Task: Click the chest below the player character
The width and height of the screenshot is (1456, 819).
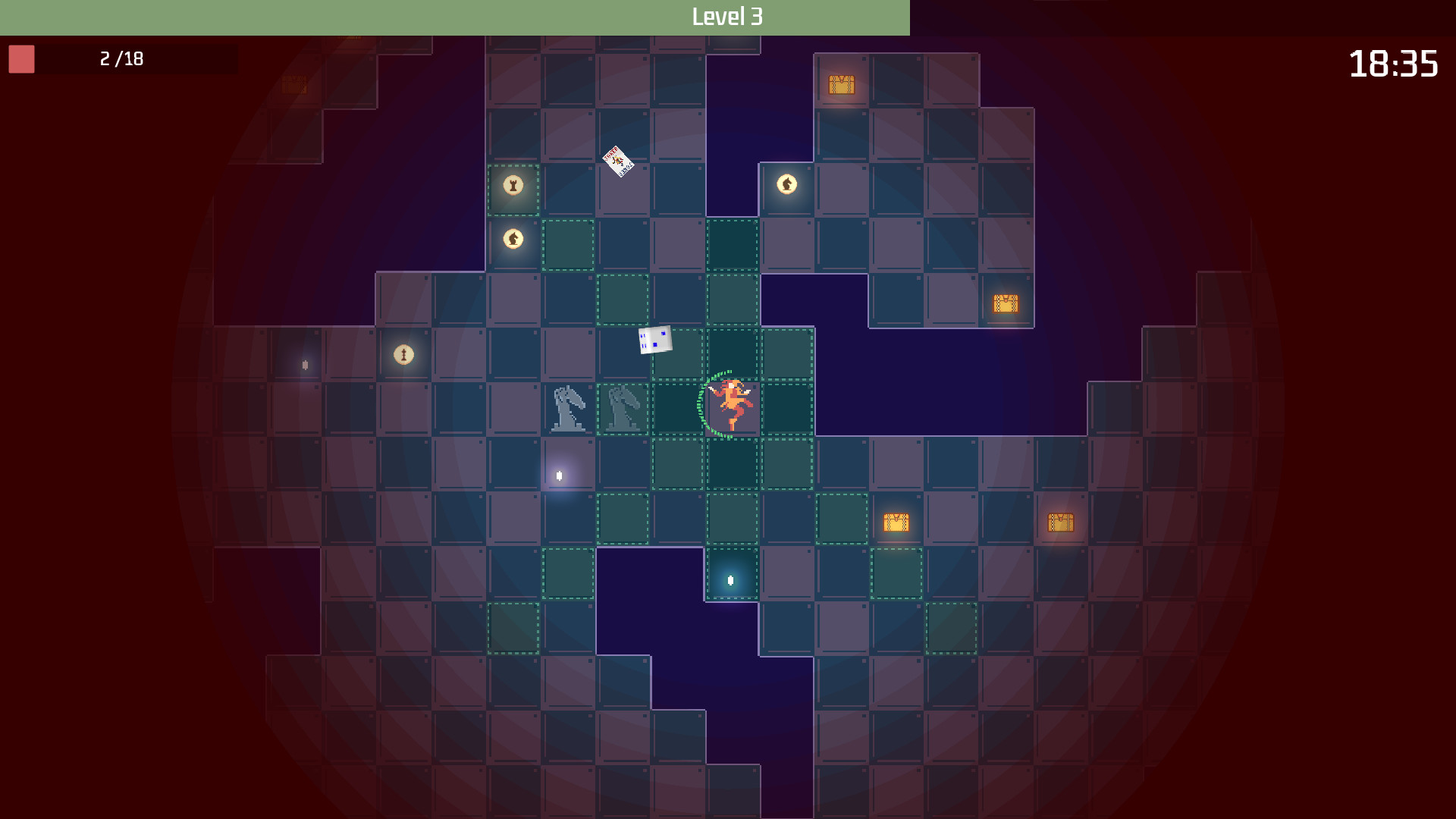Action: (x=896, y=522)
